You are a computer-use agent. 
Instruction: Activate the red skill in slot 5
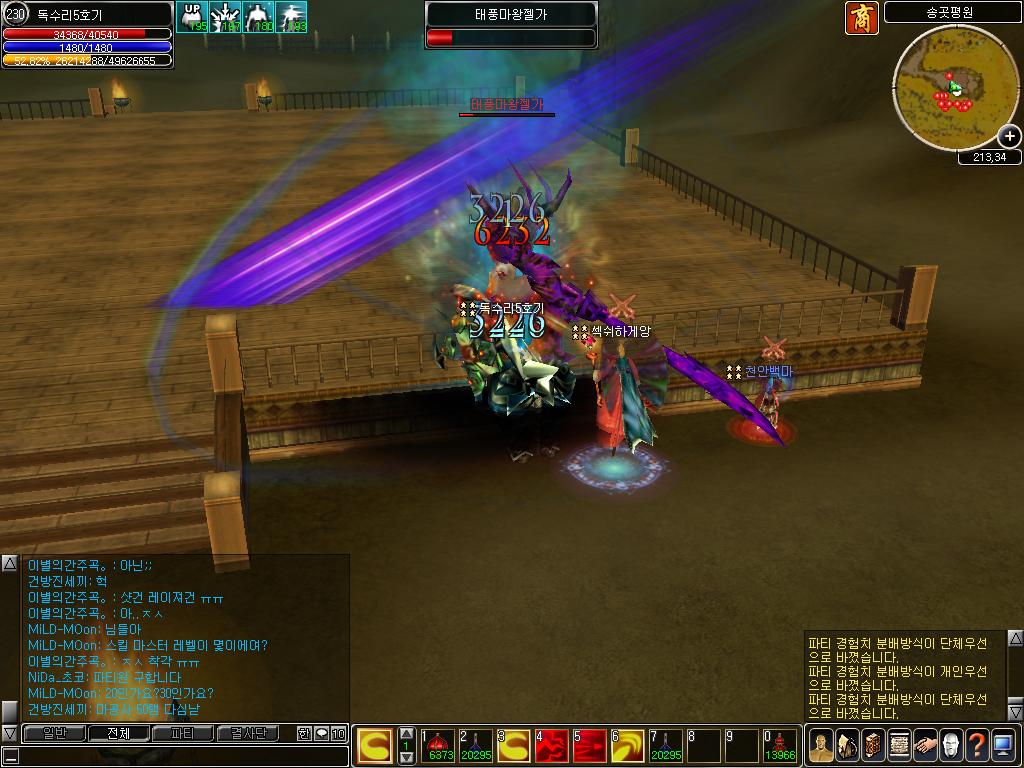[x=591, y=746]
